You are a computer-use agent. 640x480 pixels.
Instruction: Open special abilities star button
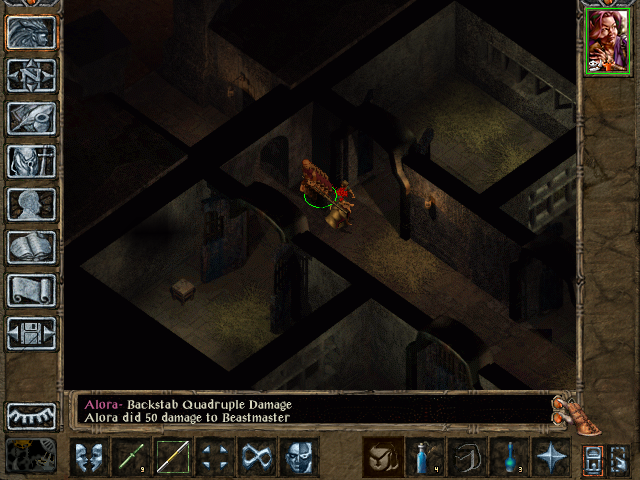pos(551,457)
